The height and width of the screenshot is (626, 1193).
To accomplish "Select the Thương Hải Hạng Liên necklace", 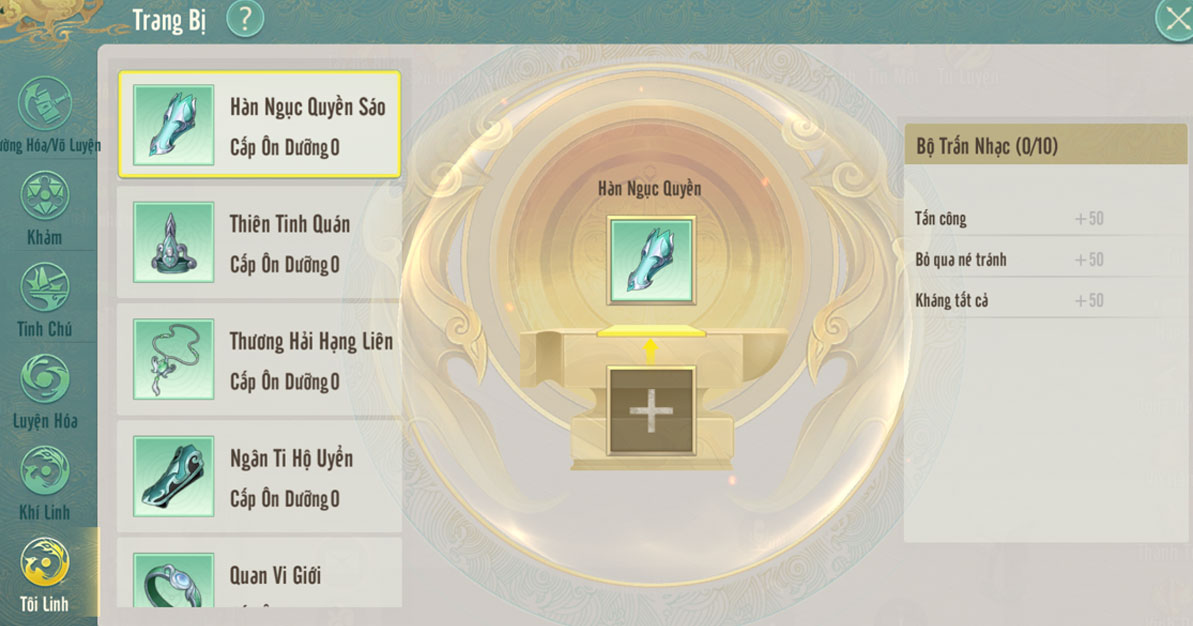I will pos(259,359).
